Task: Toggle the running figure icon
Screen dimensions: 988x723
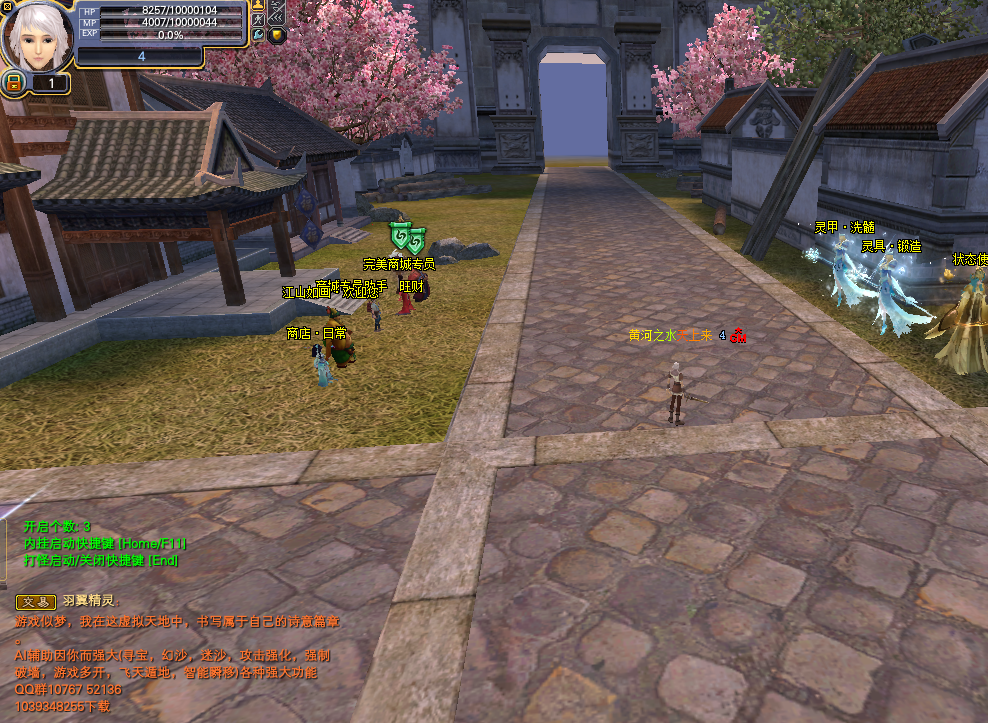Action: coord(258,19)
